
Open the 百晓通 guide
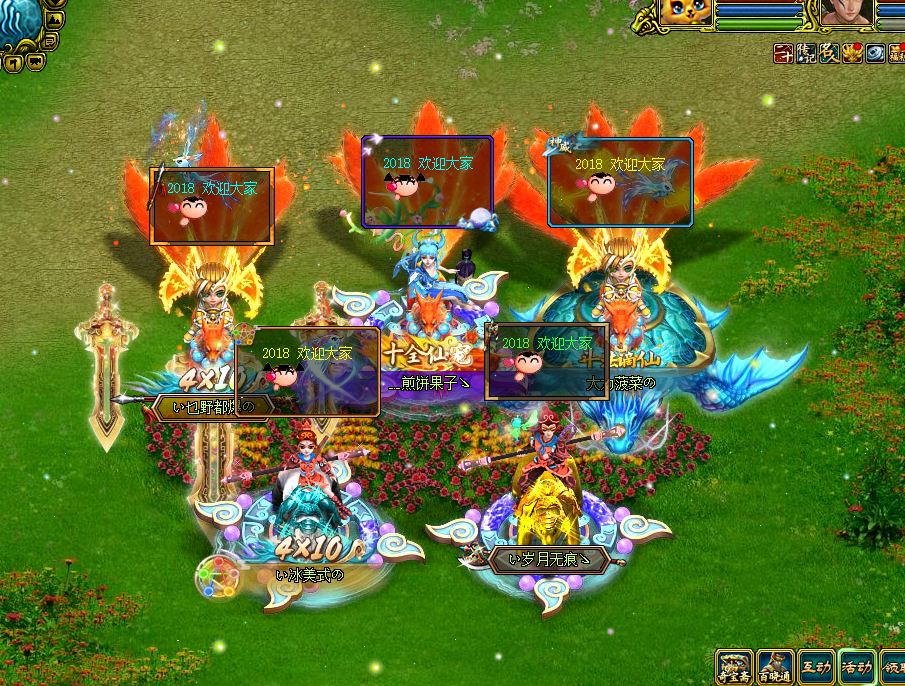(775, 667)
